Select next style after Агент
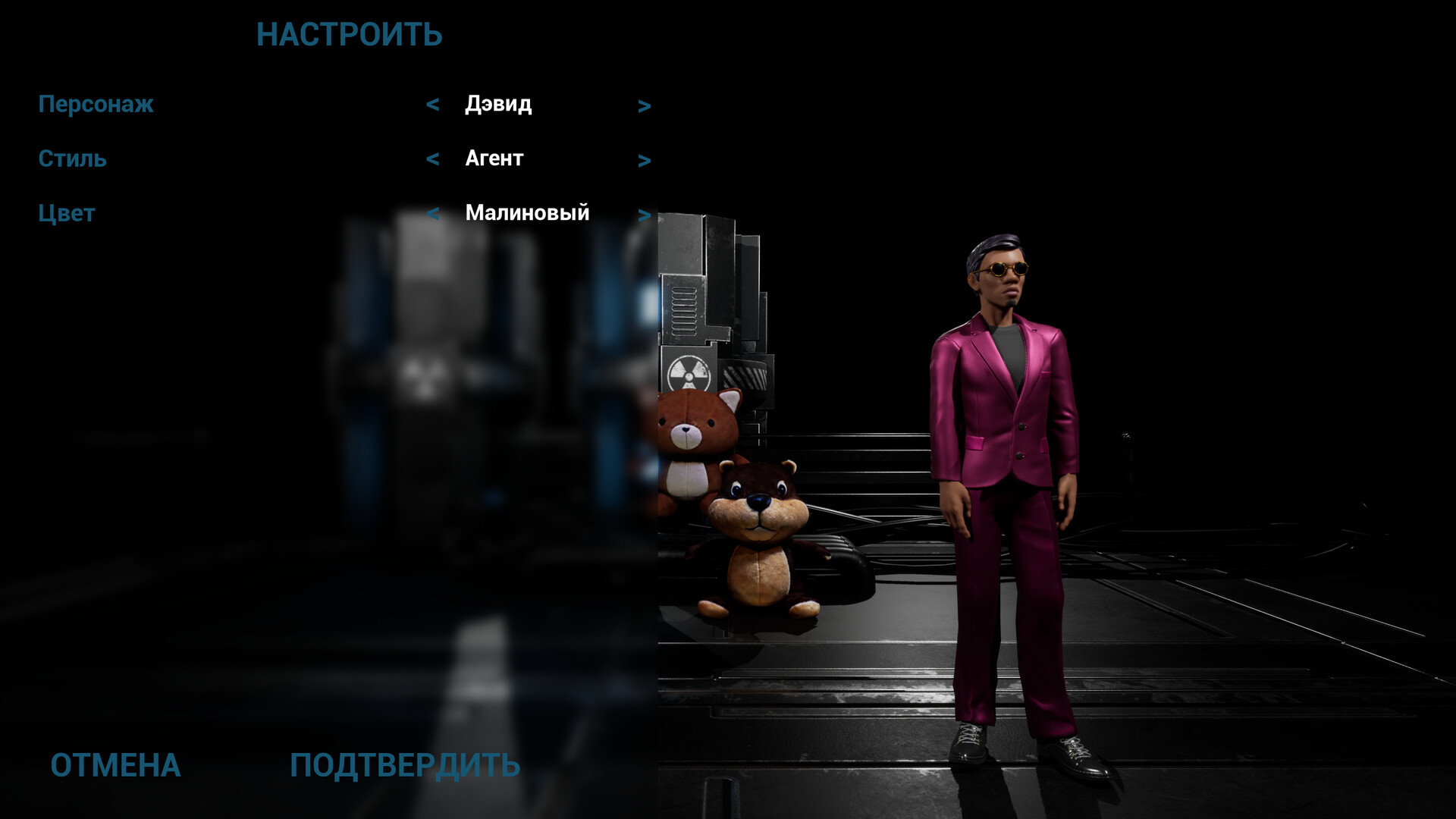The height and width of the screenshot is (819, 1456). coord(645,159)
